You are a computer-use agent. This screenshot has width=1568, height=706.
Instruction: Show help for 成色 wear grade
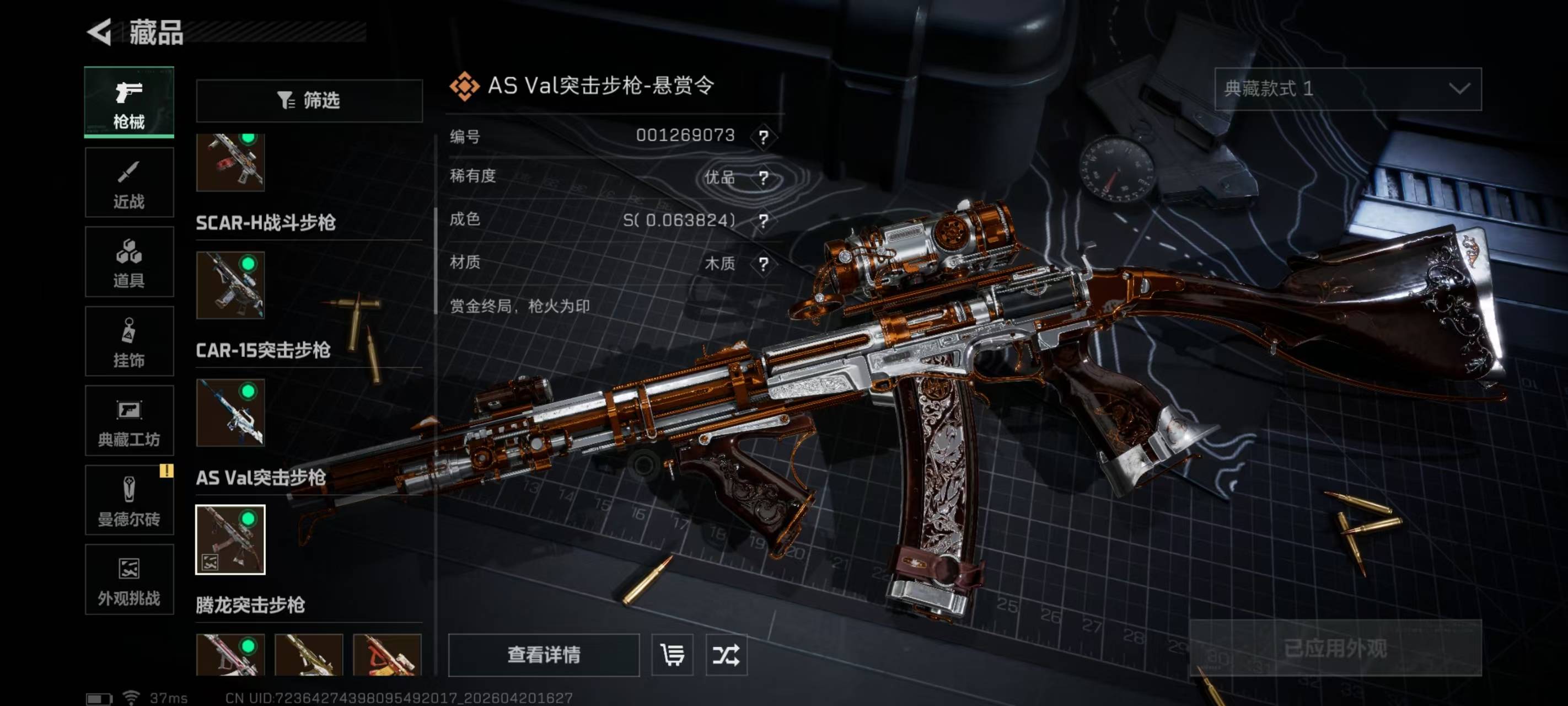click(763, 221)
